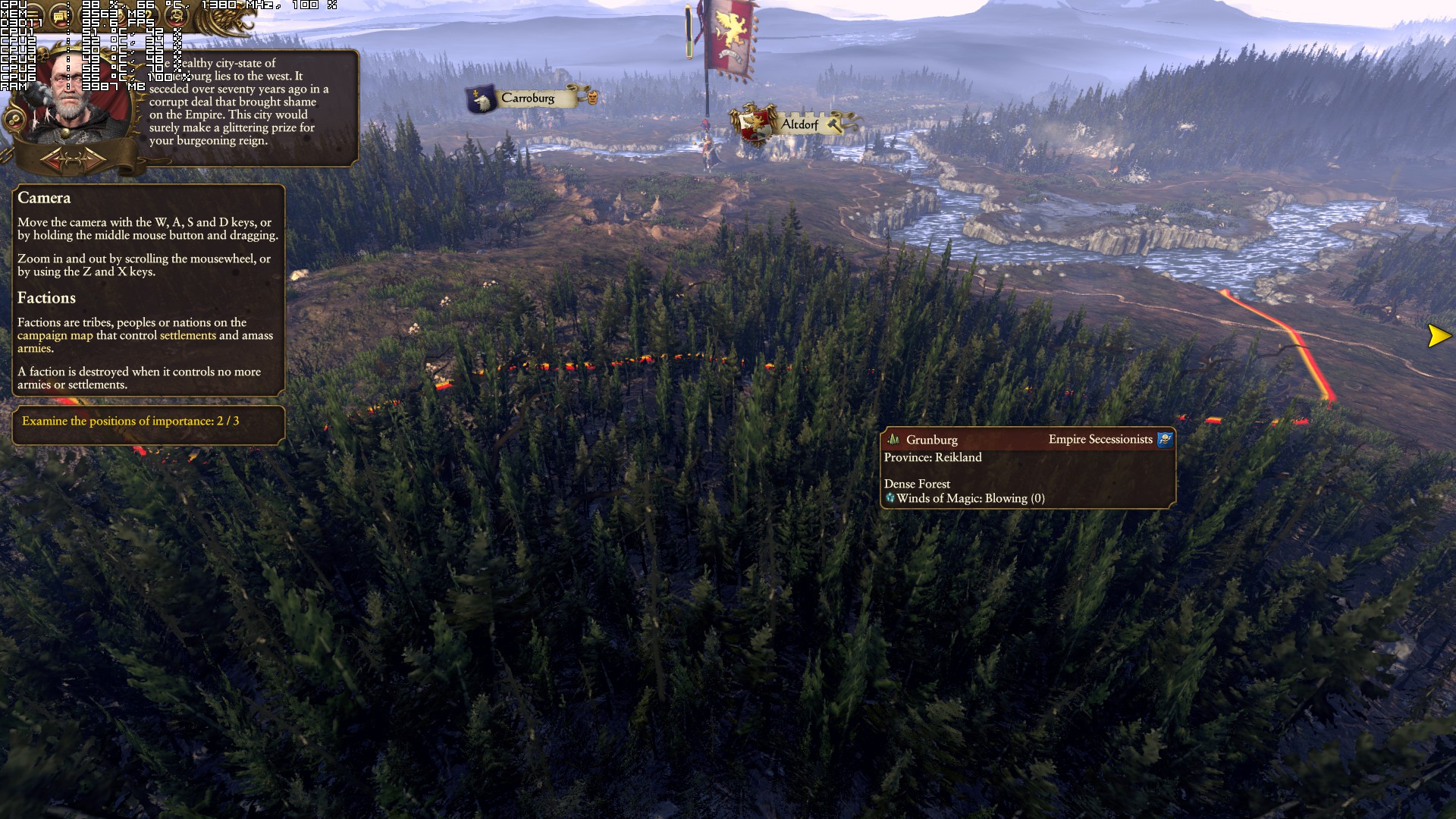
Task: Click the yellow arrow at screen edge
Action: coord(1439,335)
